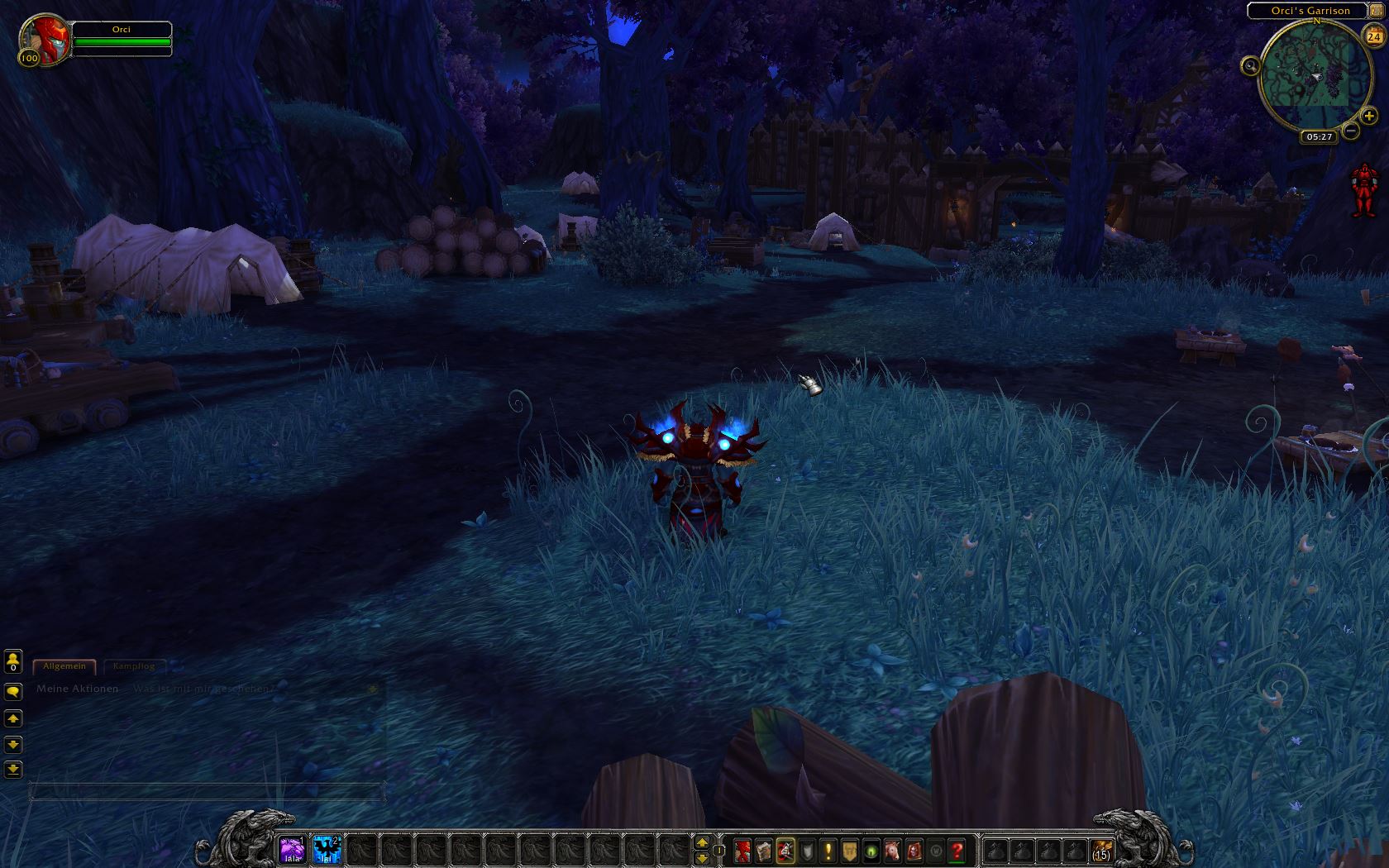Screen dimensions: 1389x868
Task: Open the chat speech bubble menu
Action: [13, 692]
